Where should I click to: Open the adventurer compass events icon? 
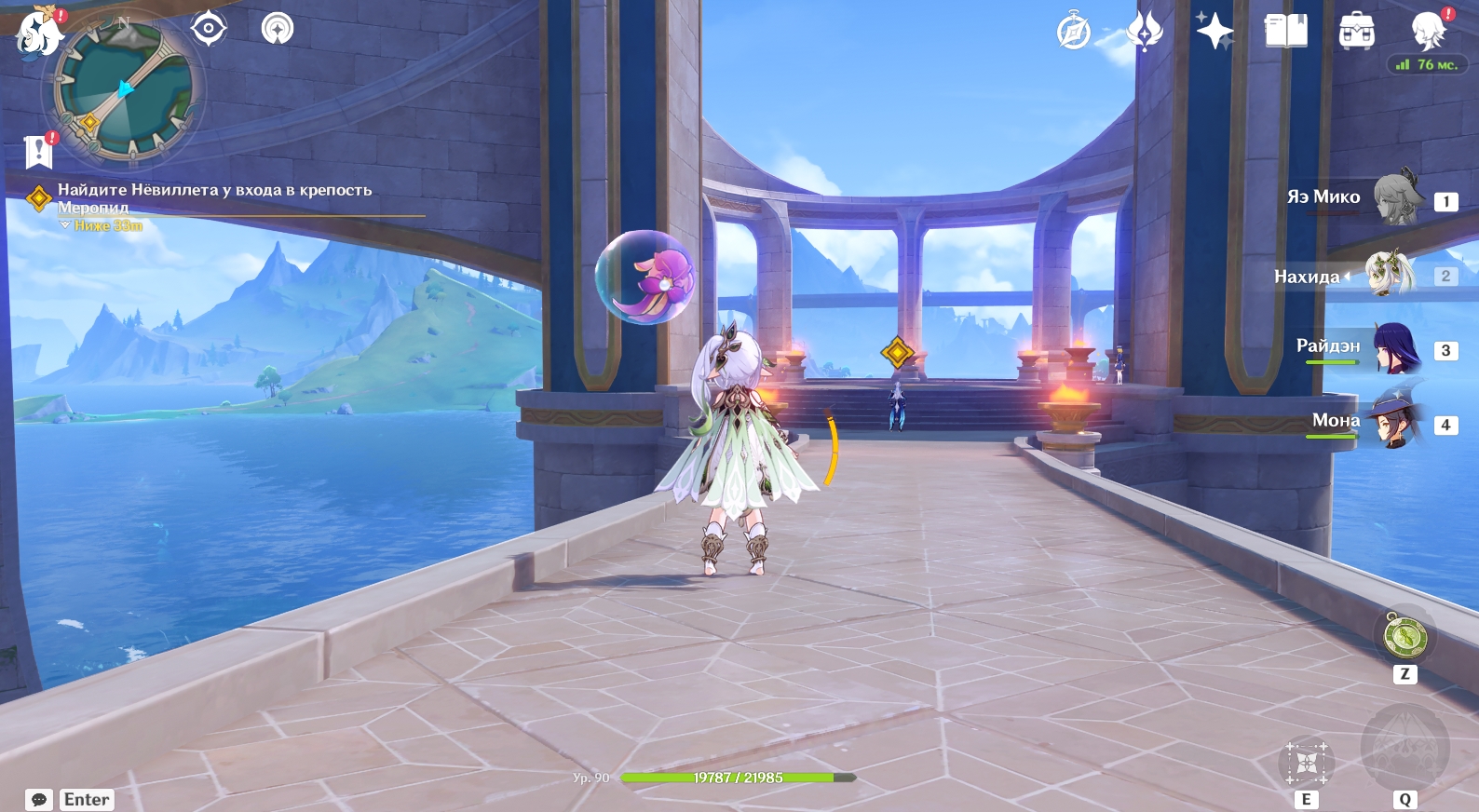tap(1074, 32)
